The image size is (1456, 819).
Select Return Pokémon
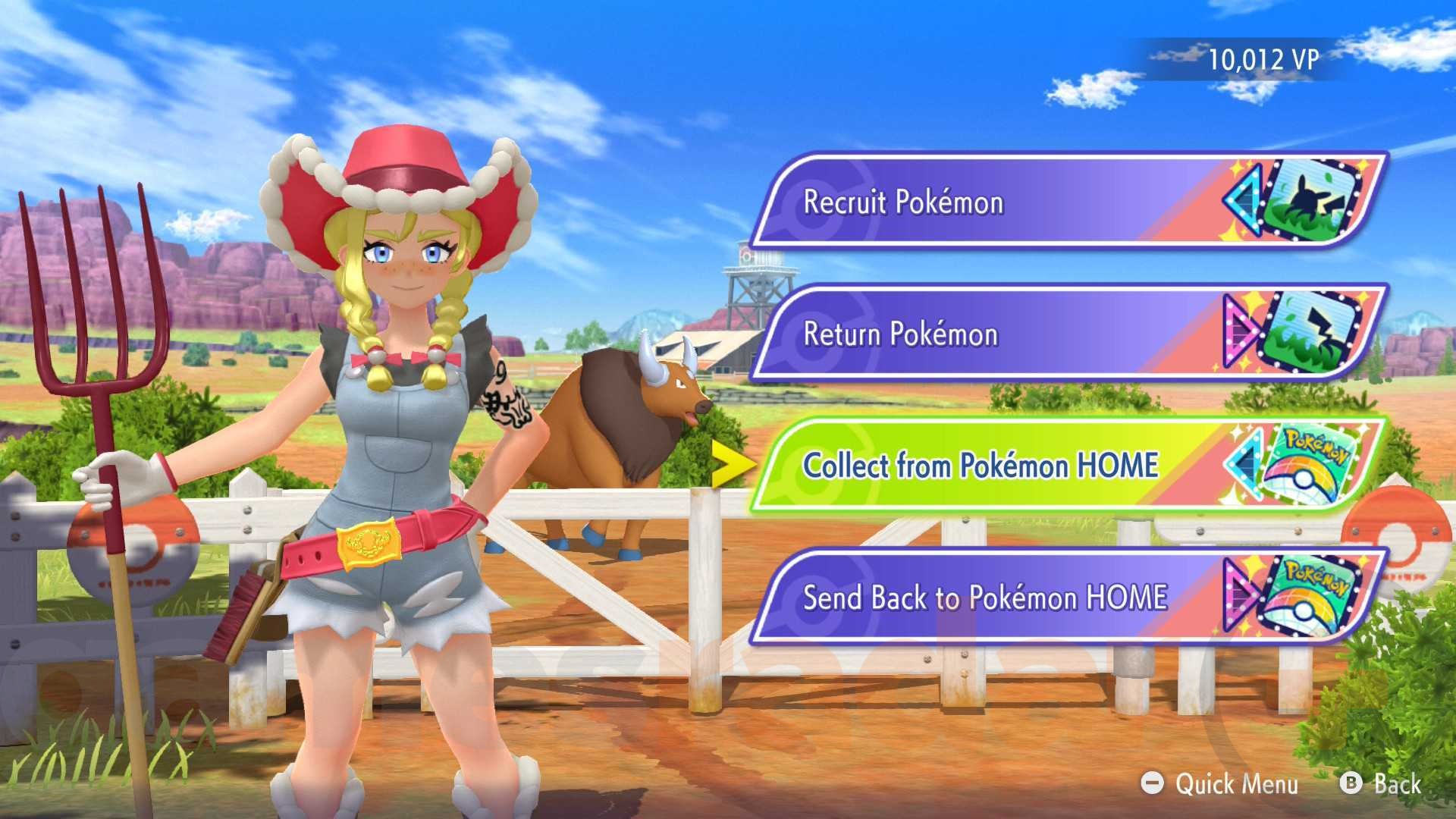[902, 334]
